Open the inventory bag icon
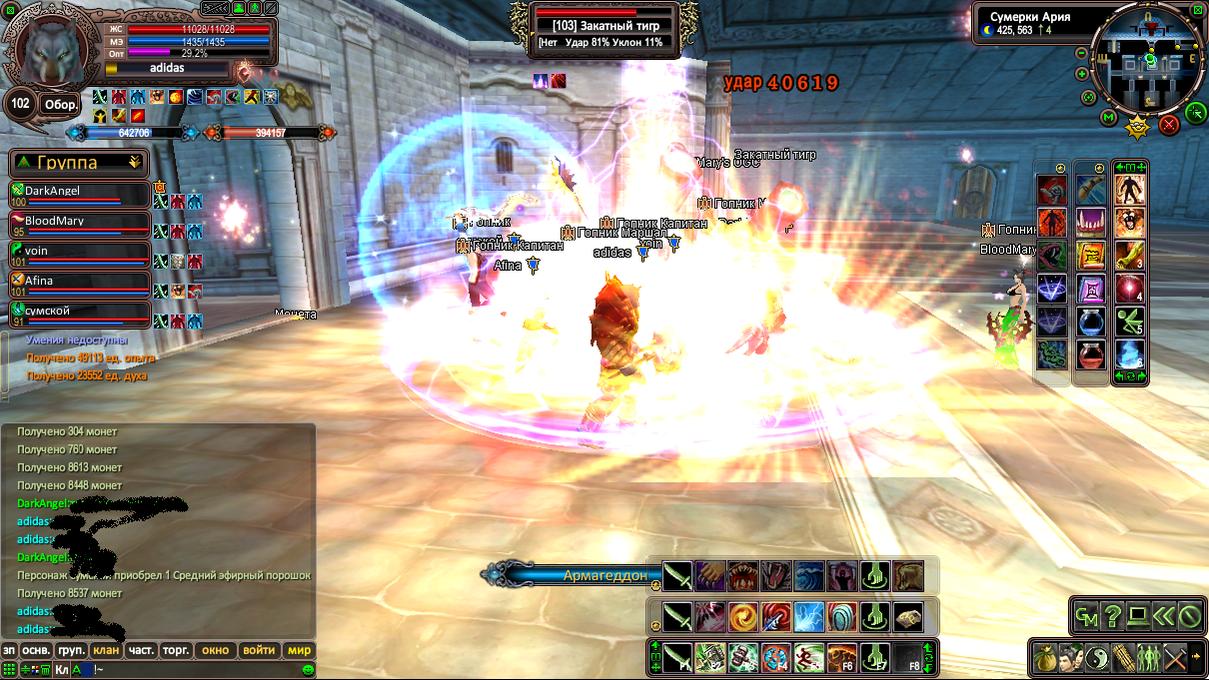The width and height of the screenshot is (1209, 680). tap(1046, 658)
